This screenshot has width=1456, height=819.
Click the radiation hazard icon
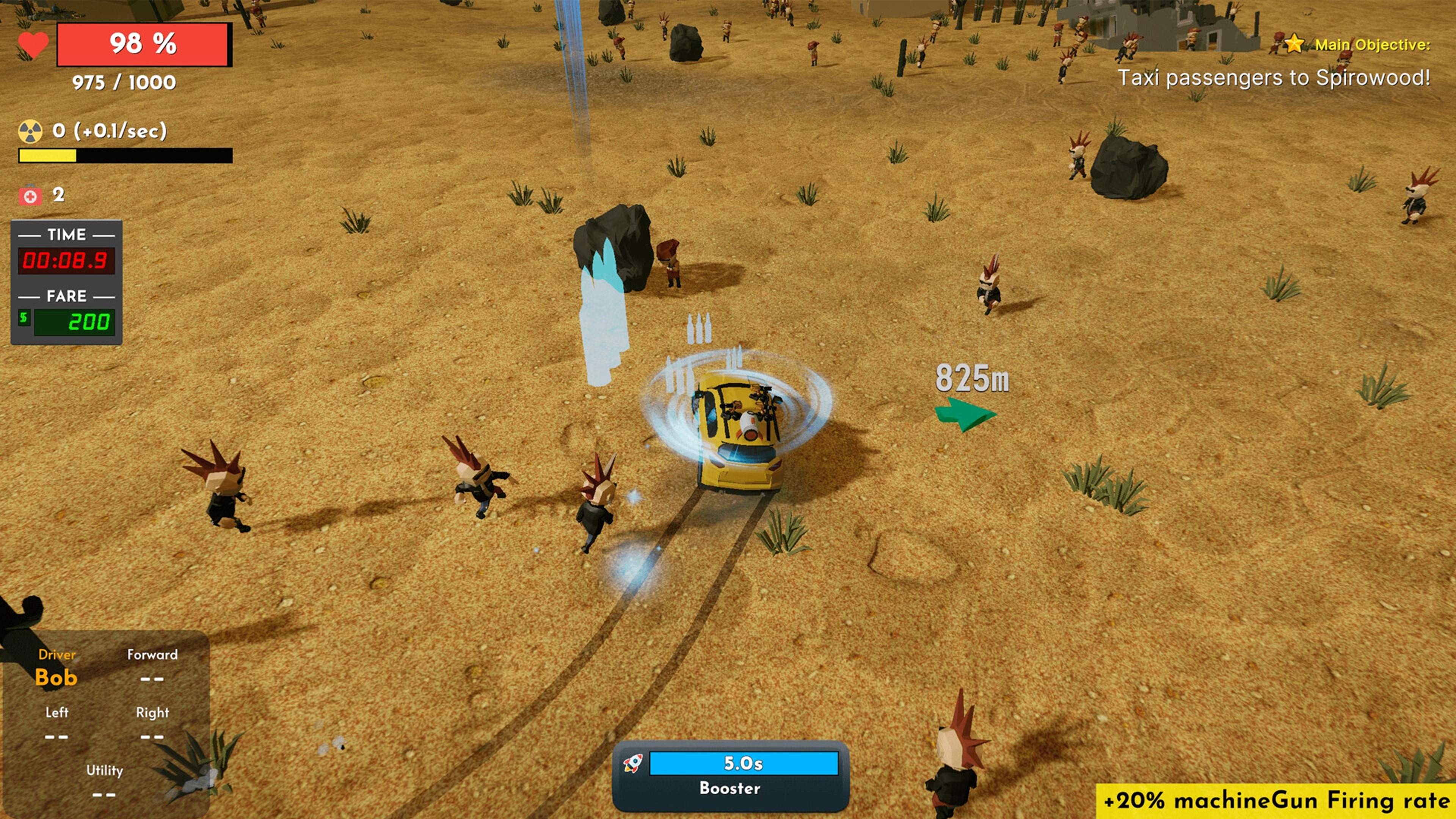click(x=30, y=131)
